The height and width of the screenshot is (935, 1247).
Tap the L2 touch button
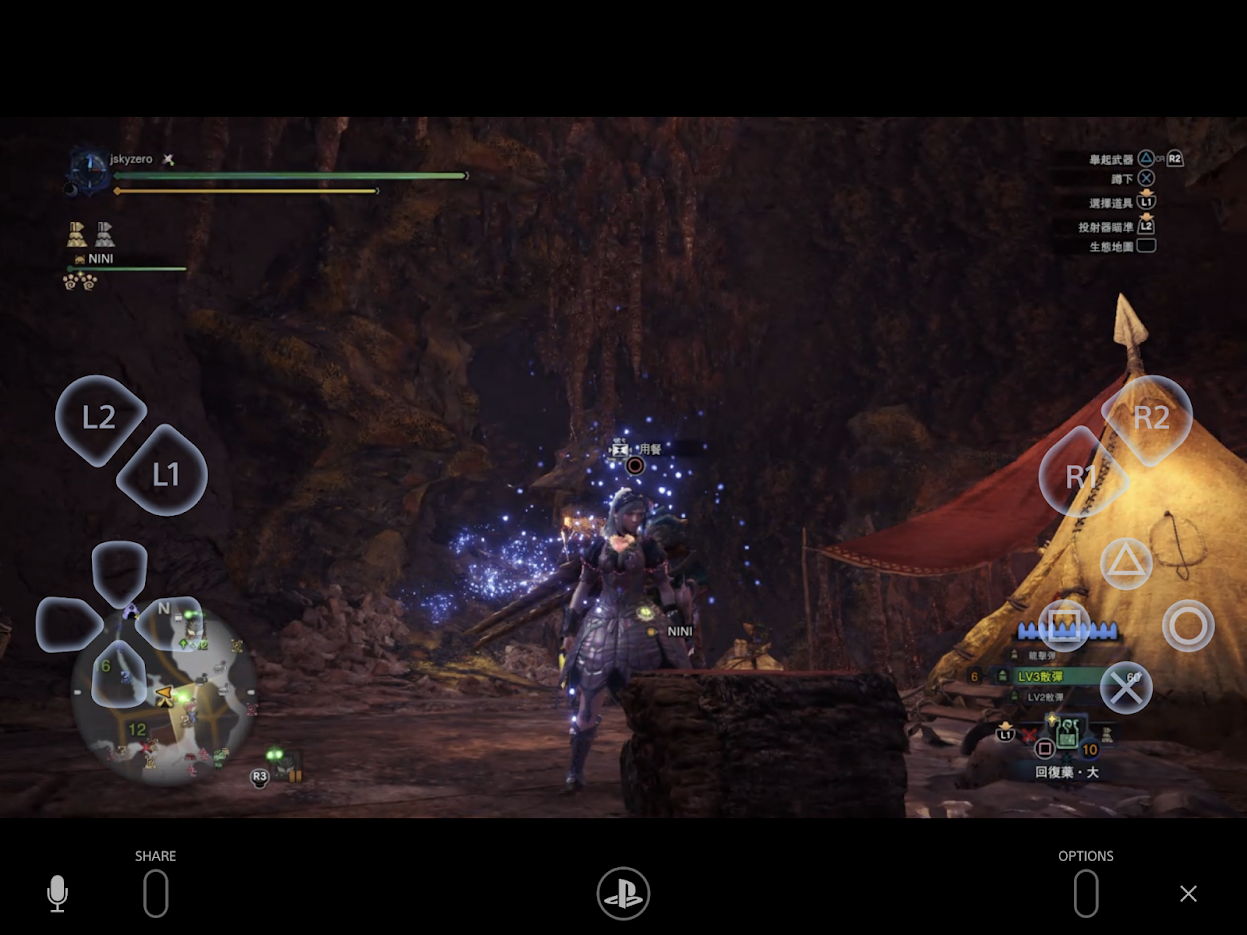click(99, 418)
